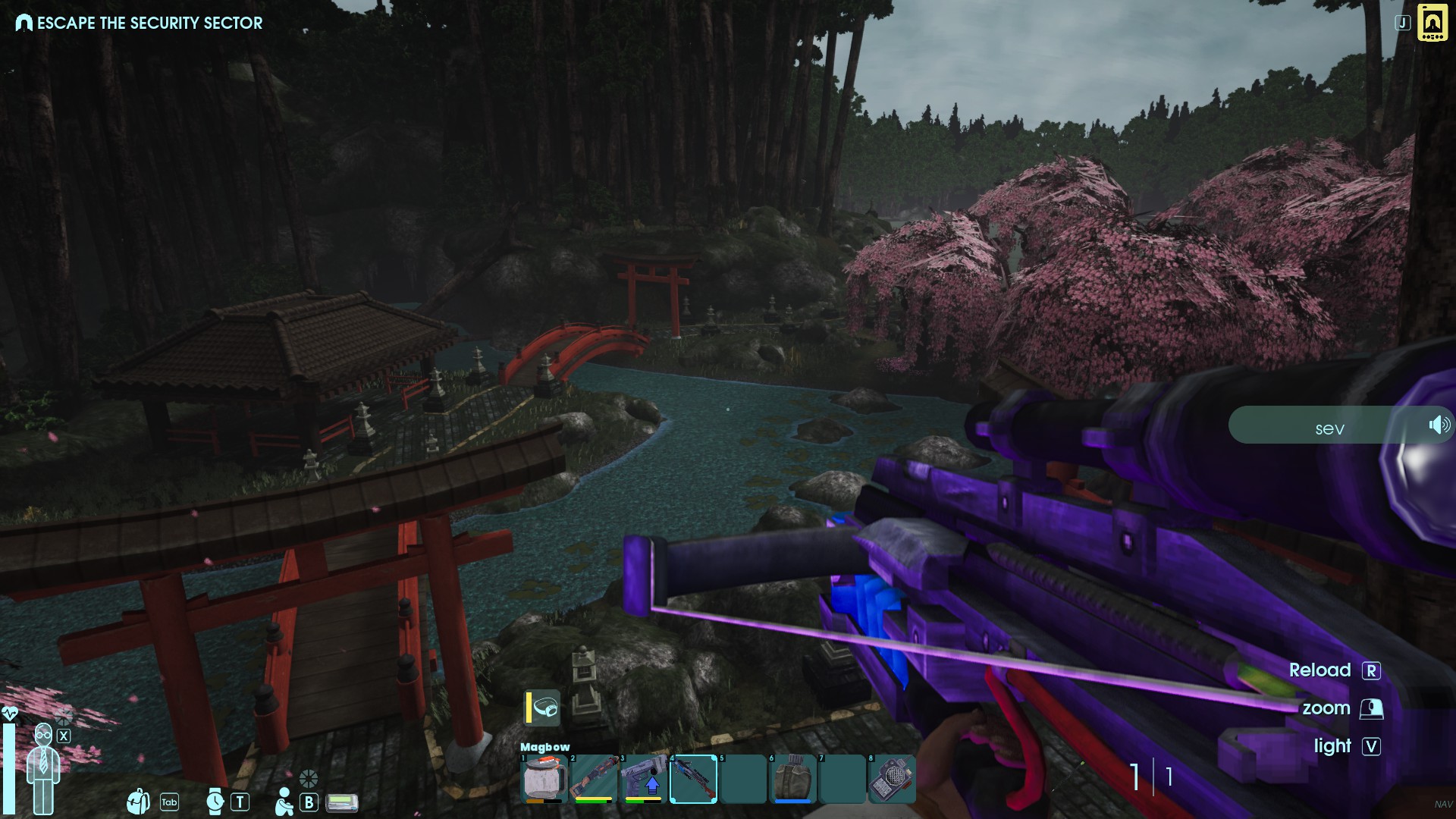The width and height of the screenshot is (1456, 819).
Task: Check the wristwatch time icon
Action: point(215,801)
